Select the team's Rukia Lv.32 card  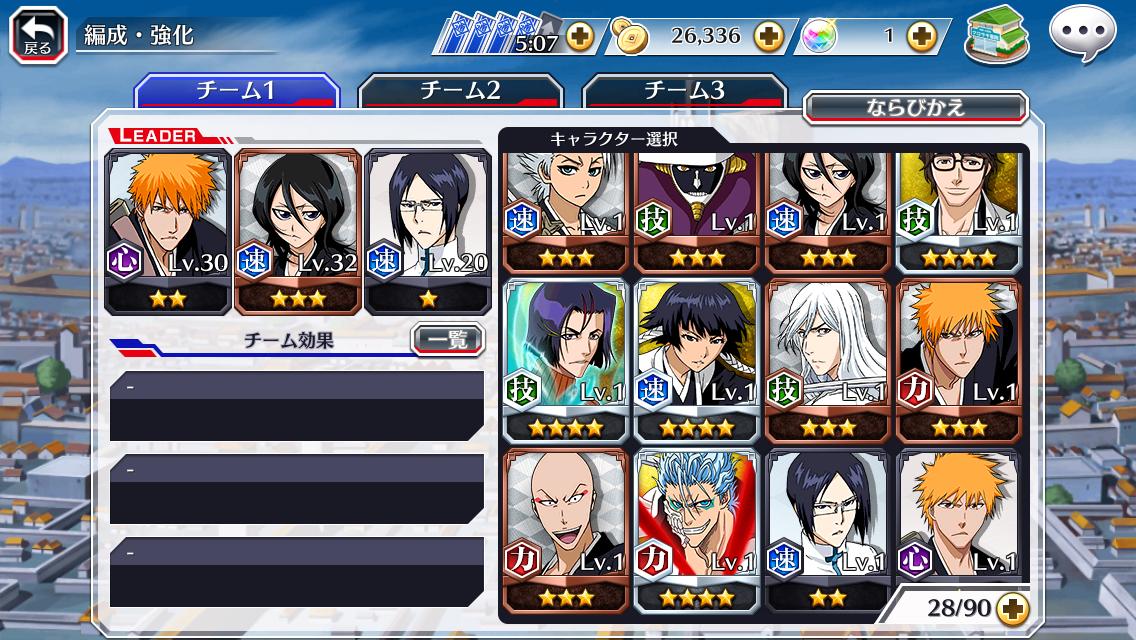click(297, 230)
